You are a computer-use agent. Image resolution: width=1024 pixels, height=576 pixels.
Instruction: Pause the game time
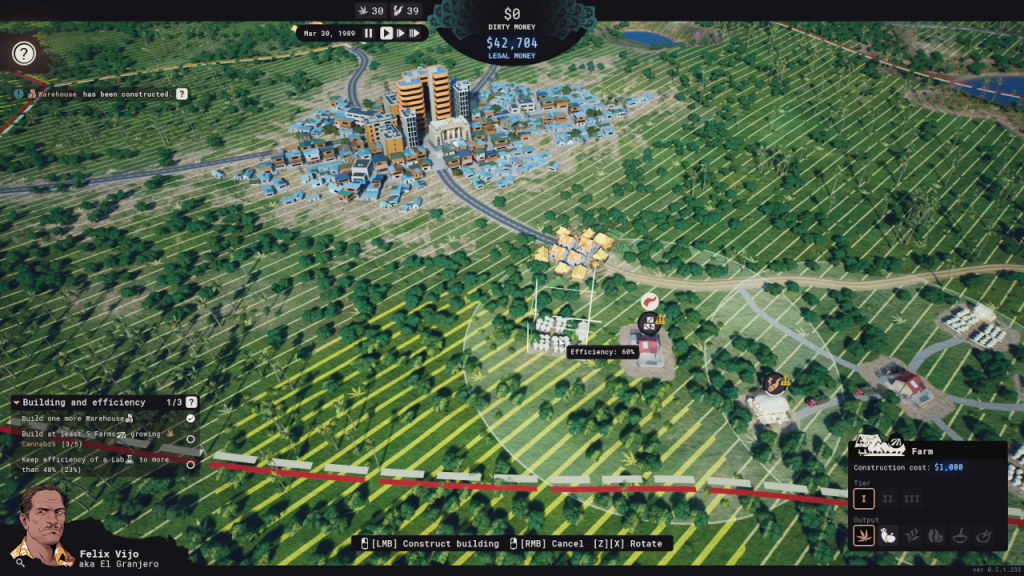click(x=368, y=33)
